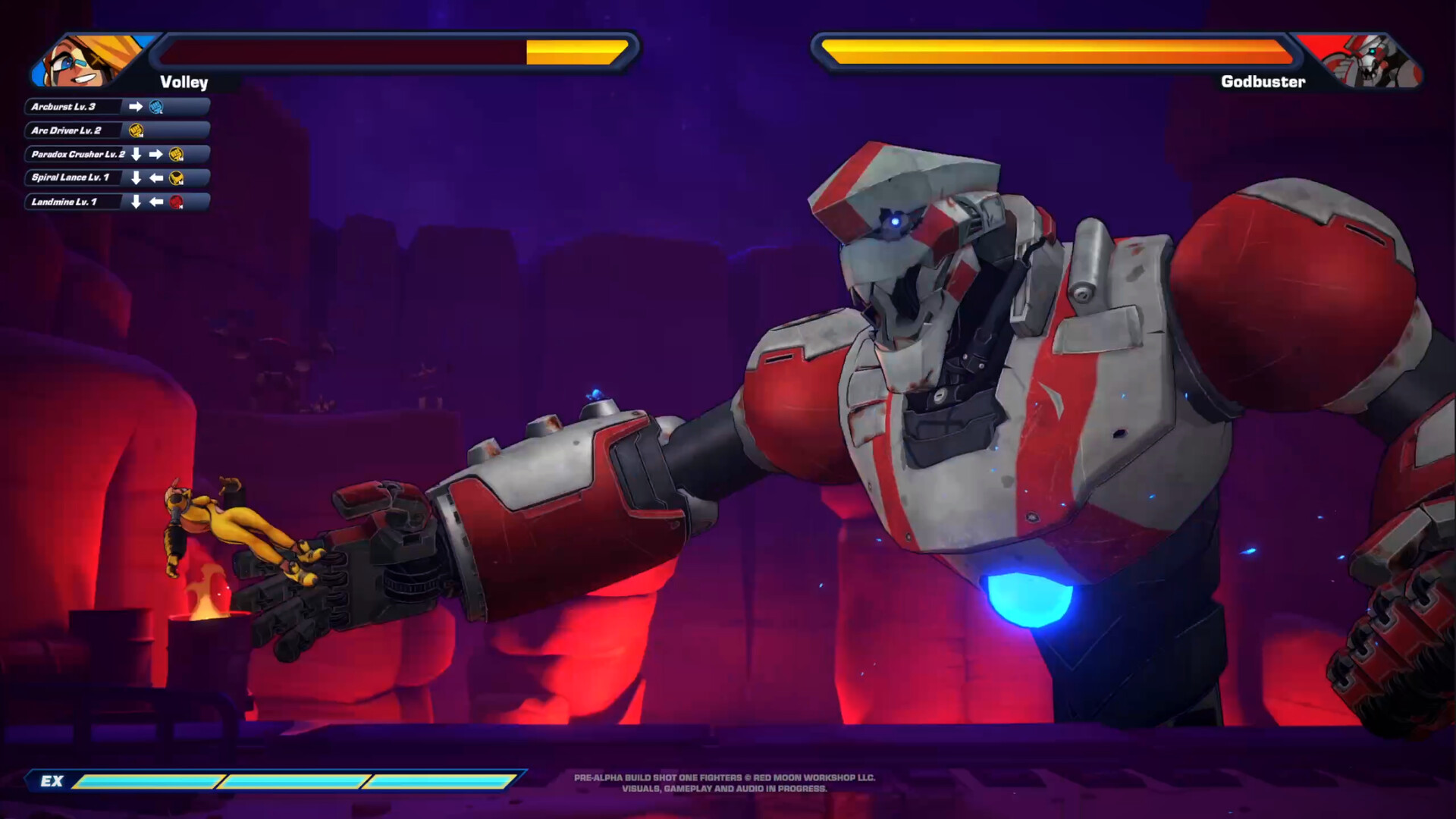Select the medium punch icon beside Paradox Crusher

177,154
